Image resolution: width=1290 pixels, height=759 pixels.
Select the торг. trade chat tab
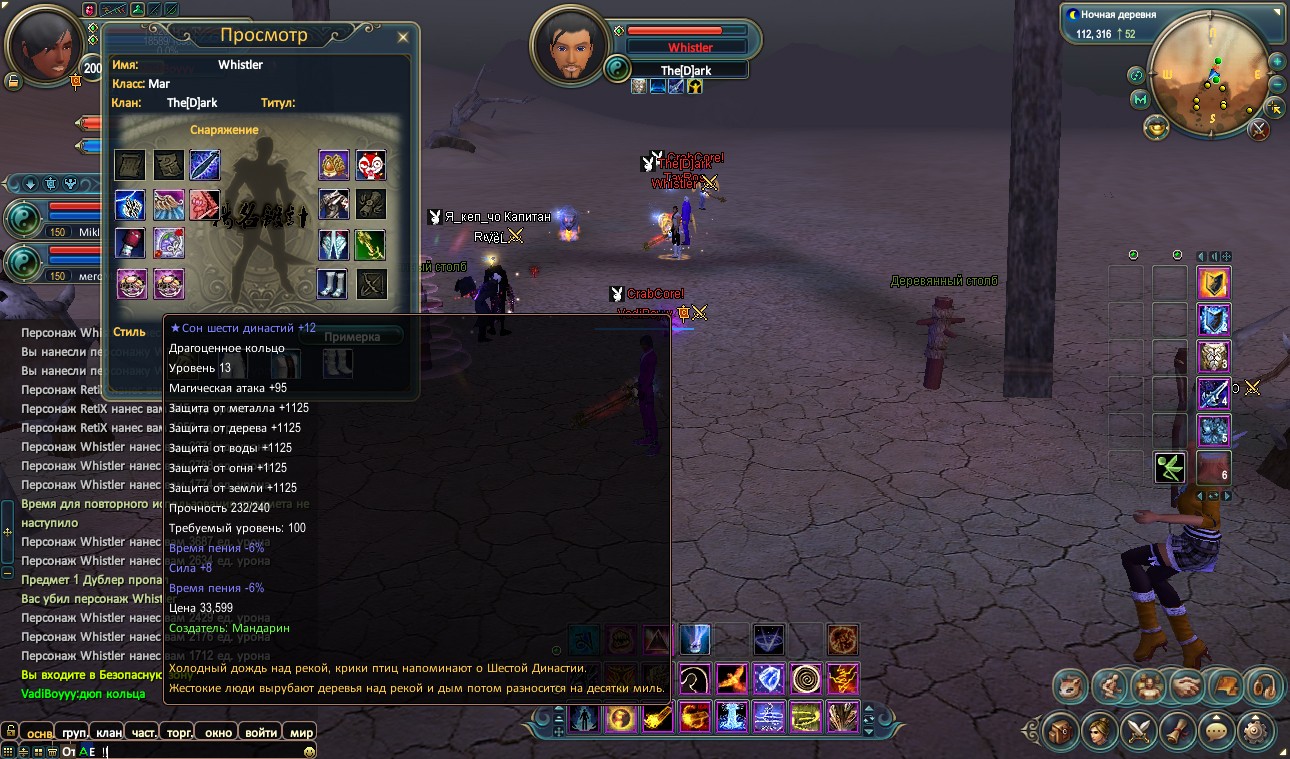coord(181,733)
